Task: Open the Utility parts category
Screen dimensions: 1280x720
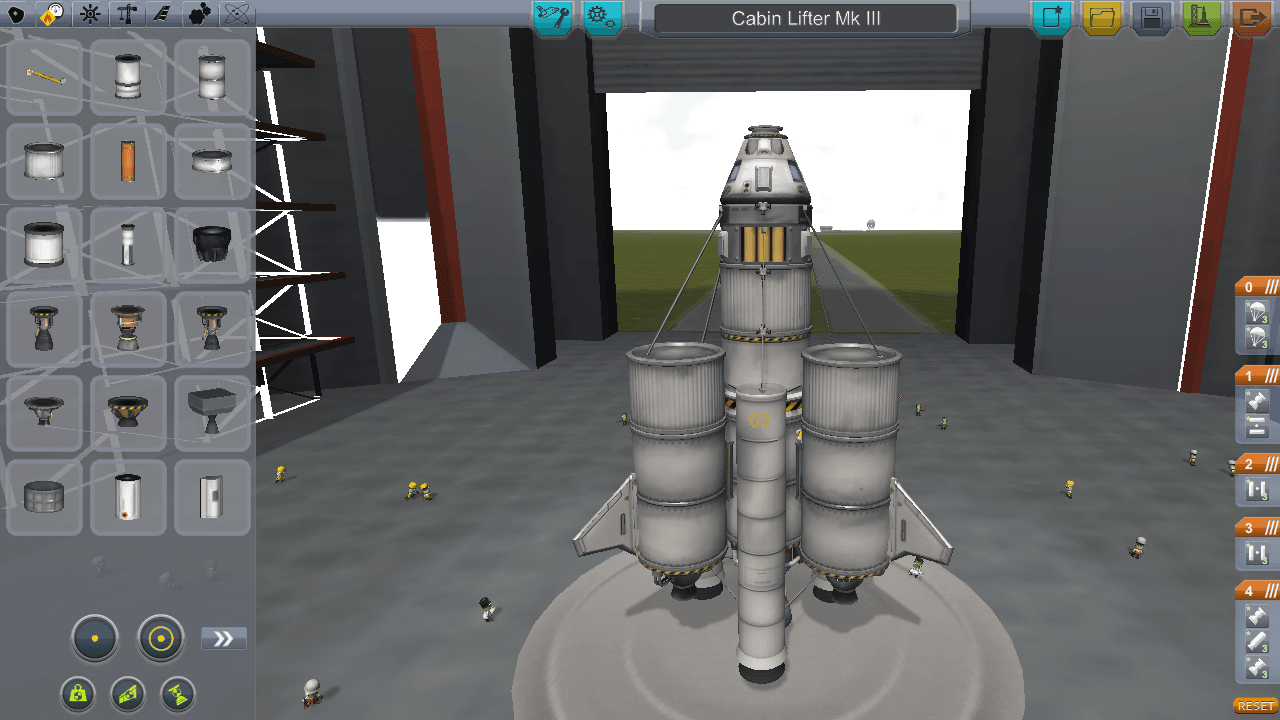Action: (x=199, y=15)
